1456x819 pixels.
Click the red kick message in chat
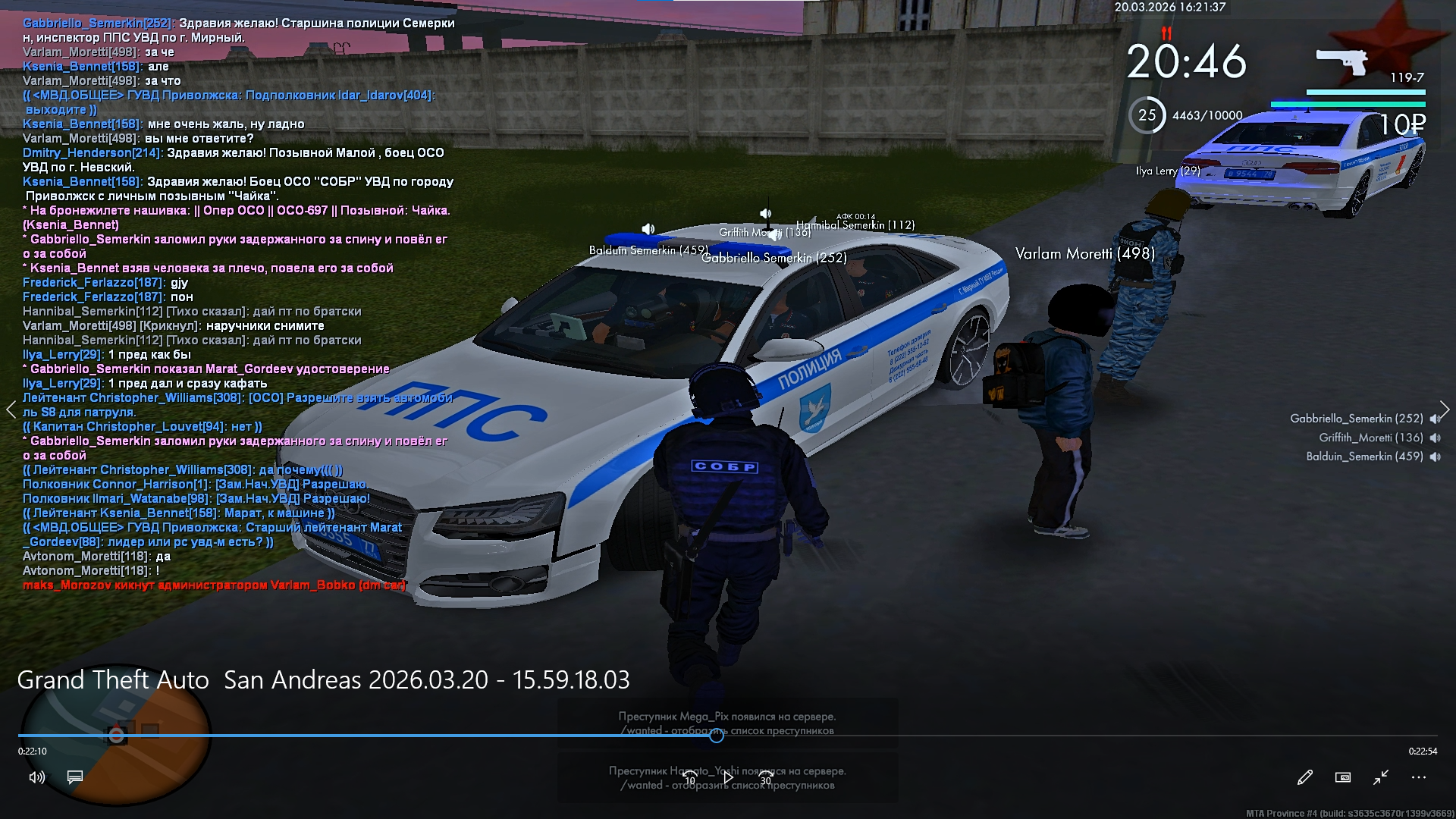(214, 585)
